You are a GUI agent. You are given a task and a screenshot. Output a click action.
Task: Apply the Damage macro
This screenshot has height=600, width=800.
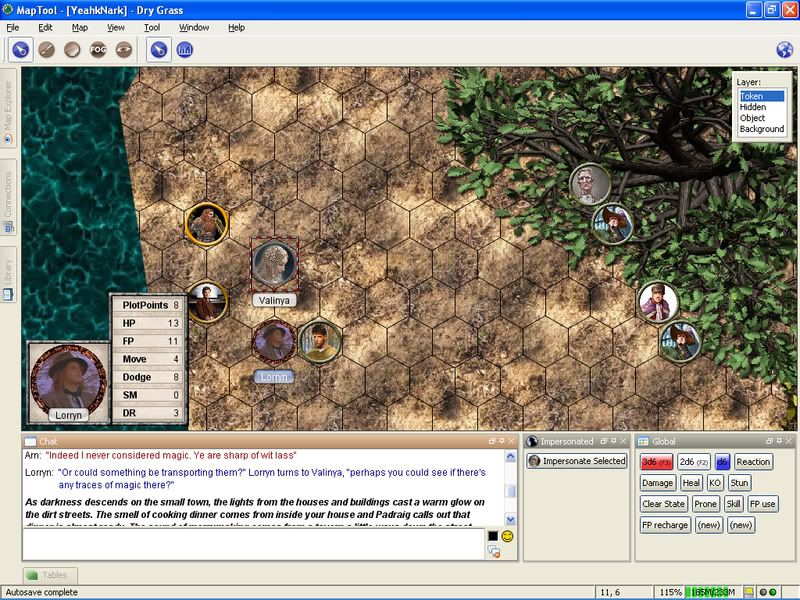(657, 483)
